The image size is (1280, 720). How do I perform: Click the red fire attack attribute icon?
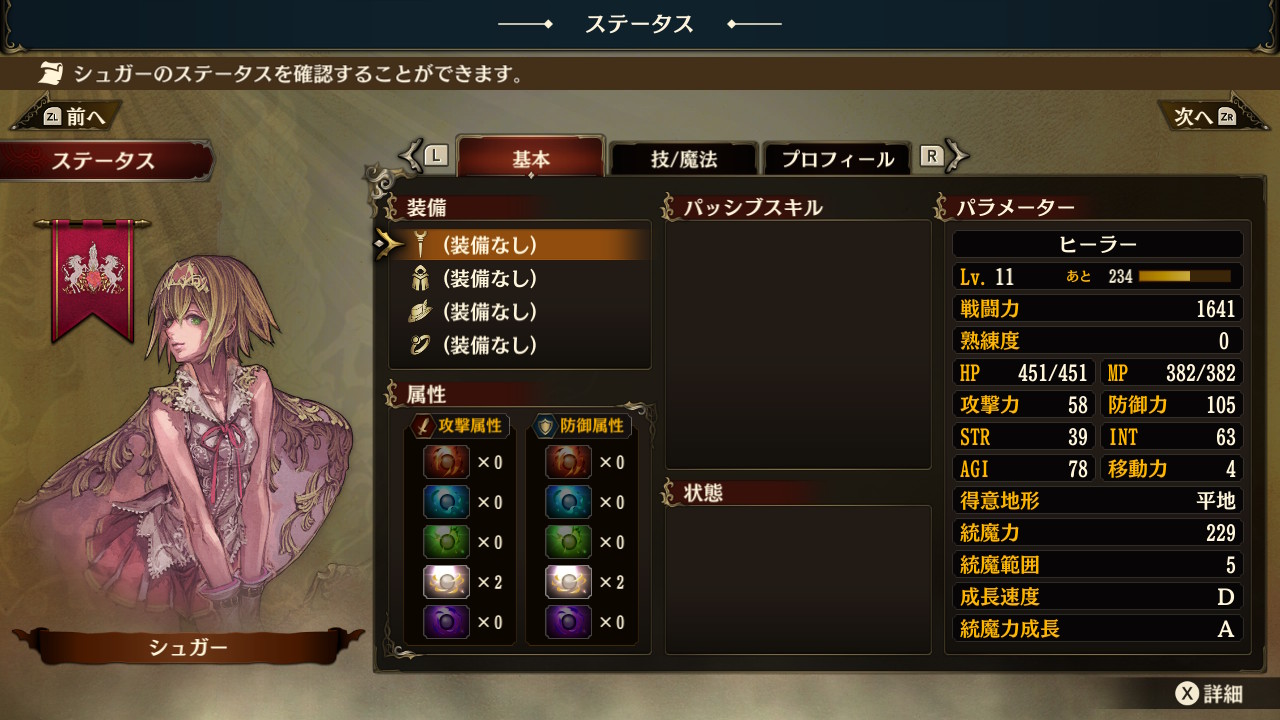(446, 462)
